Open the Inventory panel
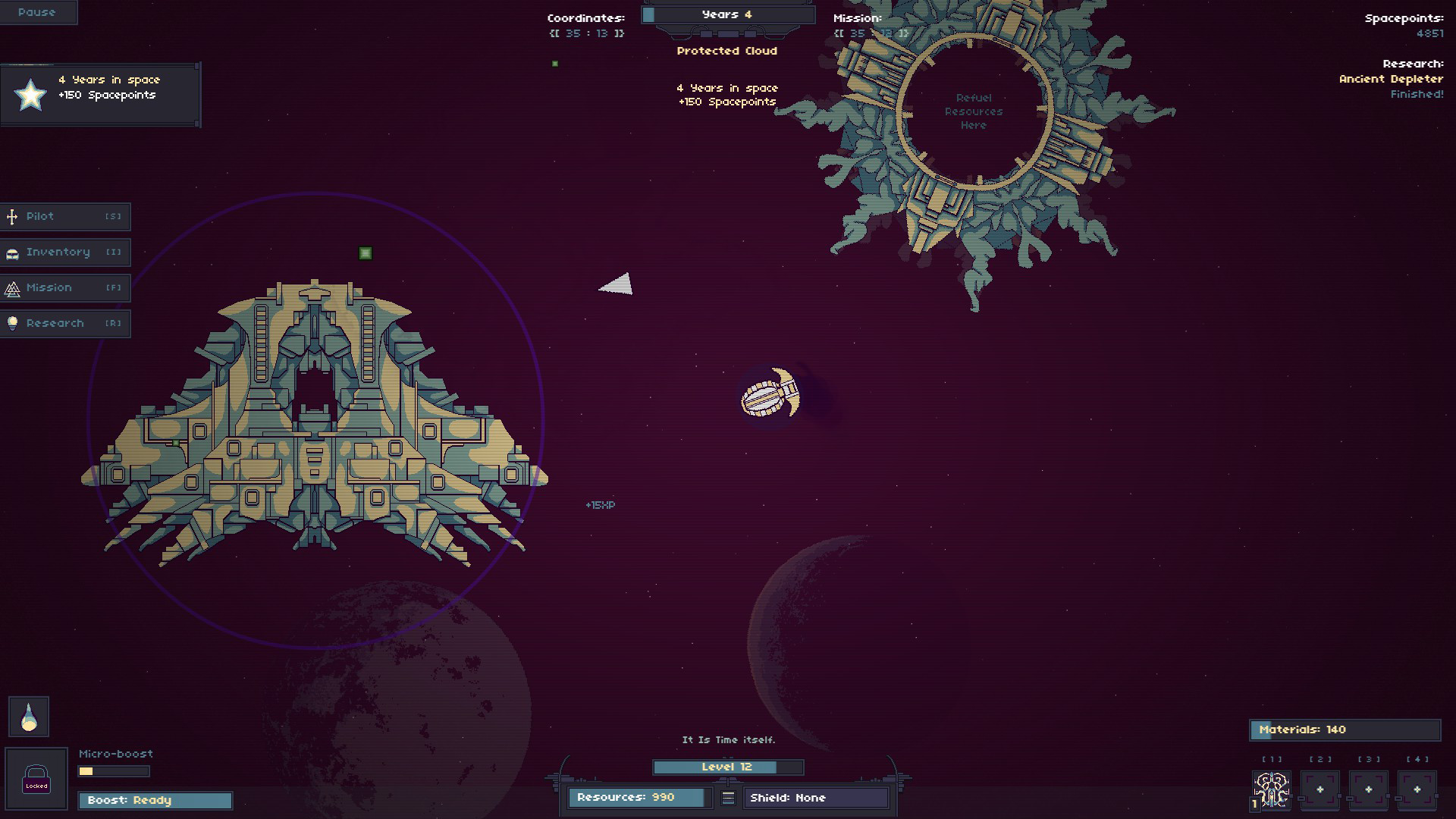 pos(65,253)
